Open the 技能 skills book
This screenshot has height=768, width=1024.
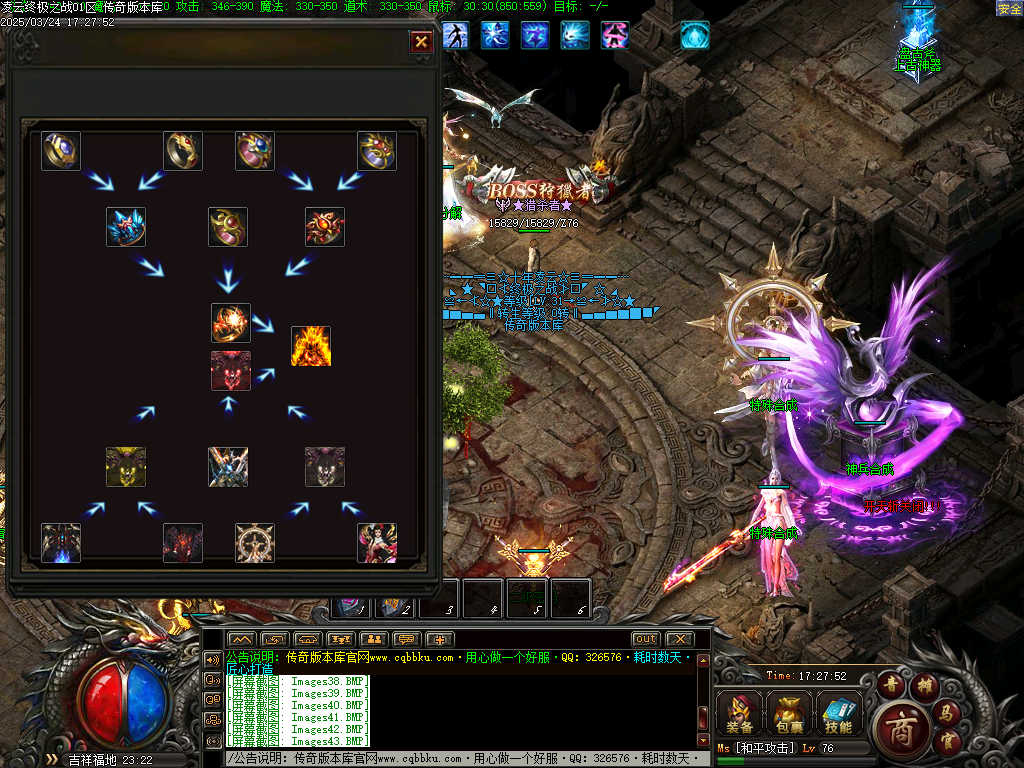click(838, 713)
